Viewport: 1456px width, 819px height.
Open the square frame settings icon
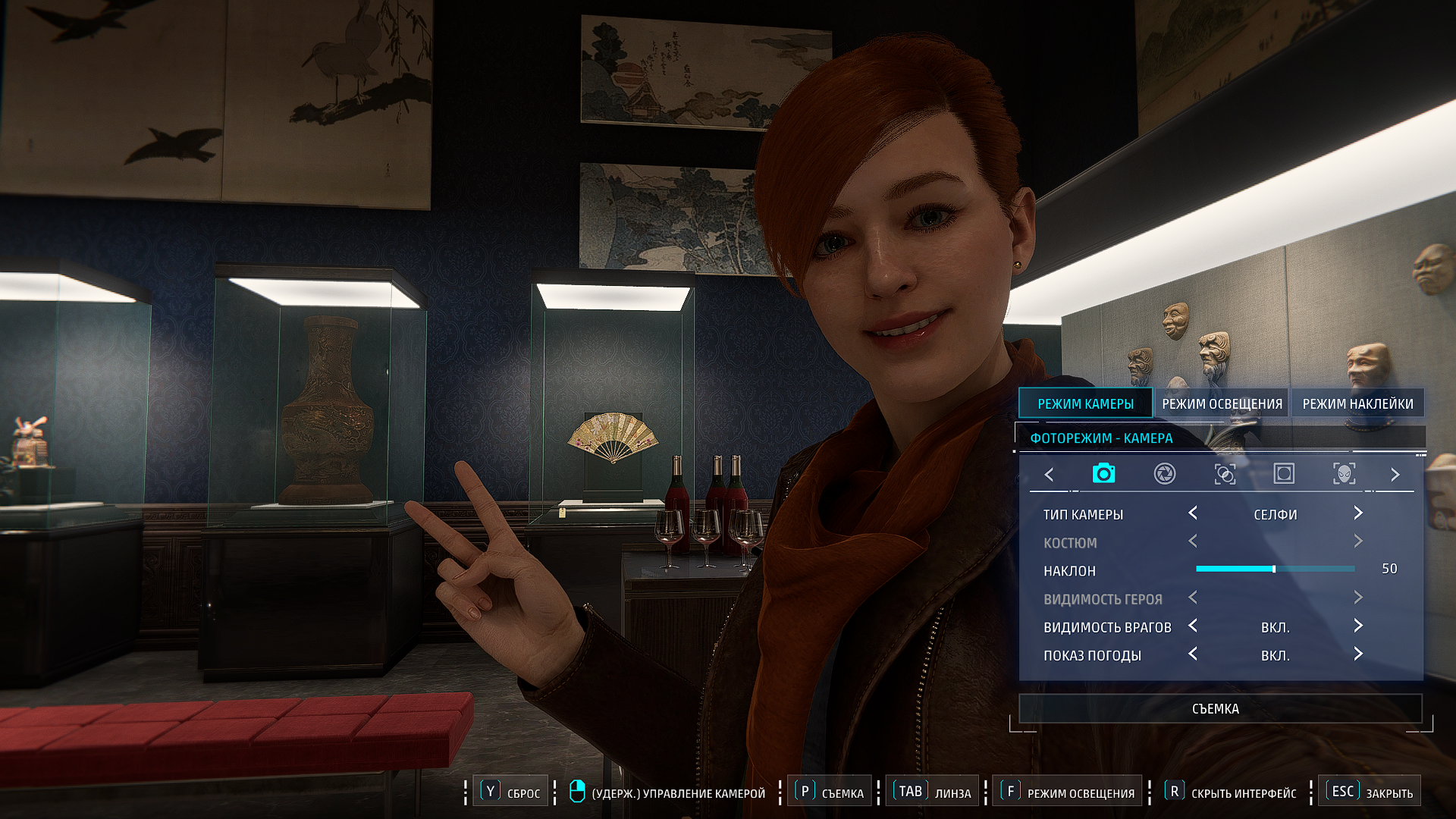coord(1284,474)
